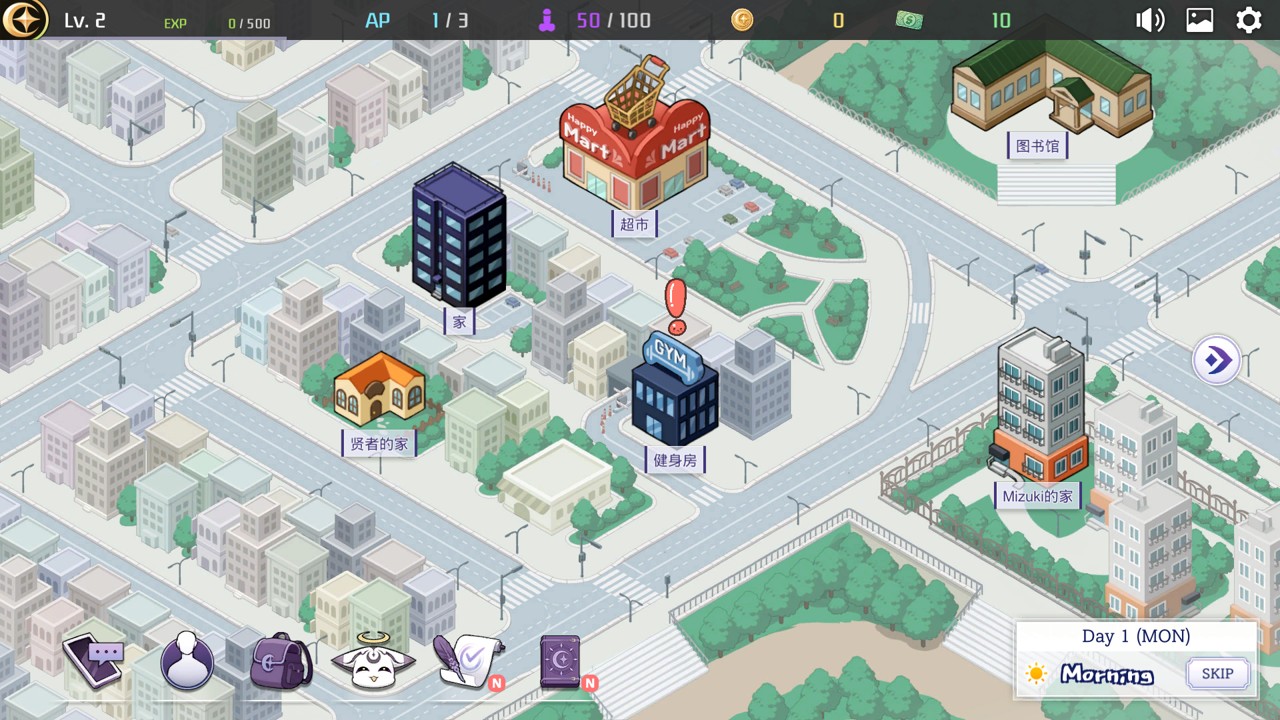Skip the Morning time period
Screen dimensions: 1280x720
pyautogui.click(x=1217, y=673)
